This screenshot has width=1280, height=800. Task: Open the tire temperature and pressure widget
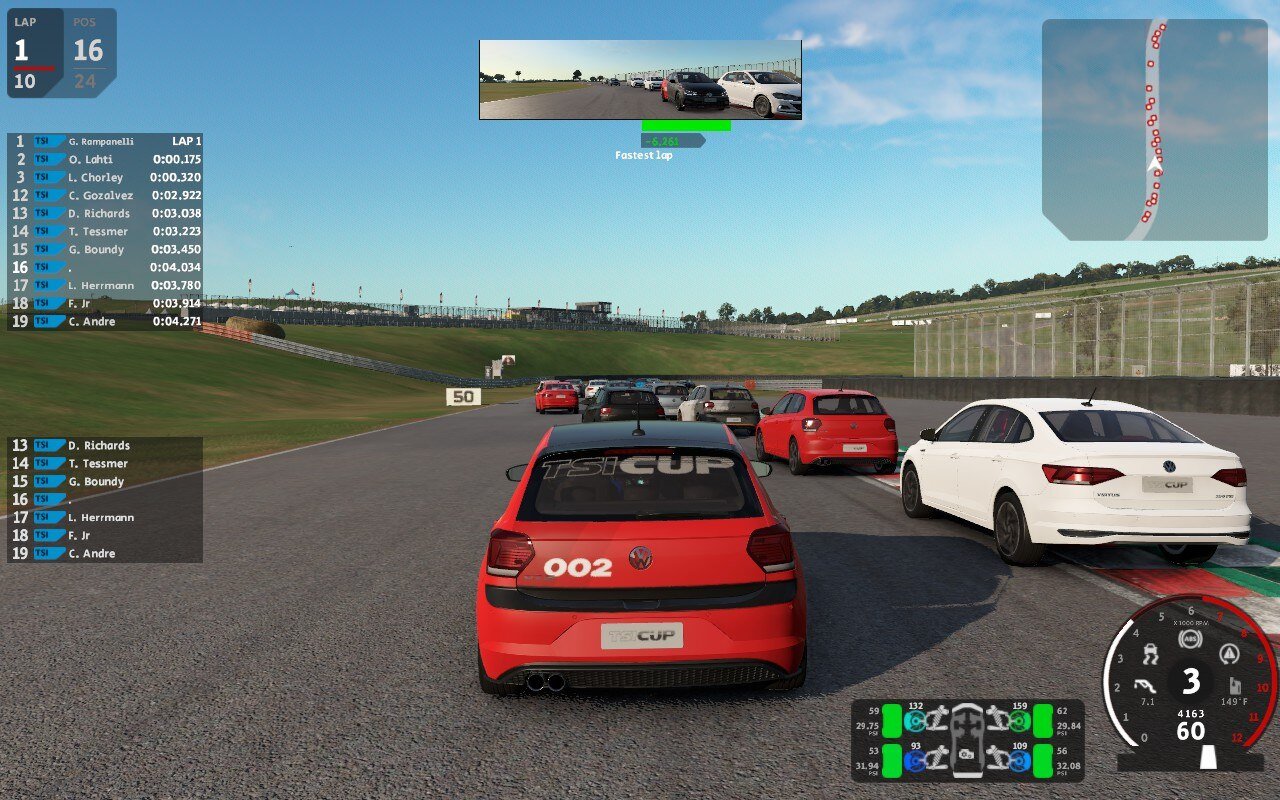[x=967, y=740]
